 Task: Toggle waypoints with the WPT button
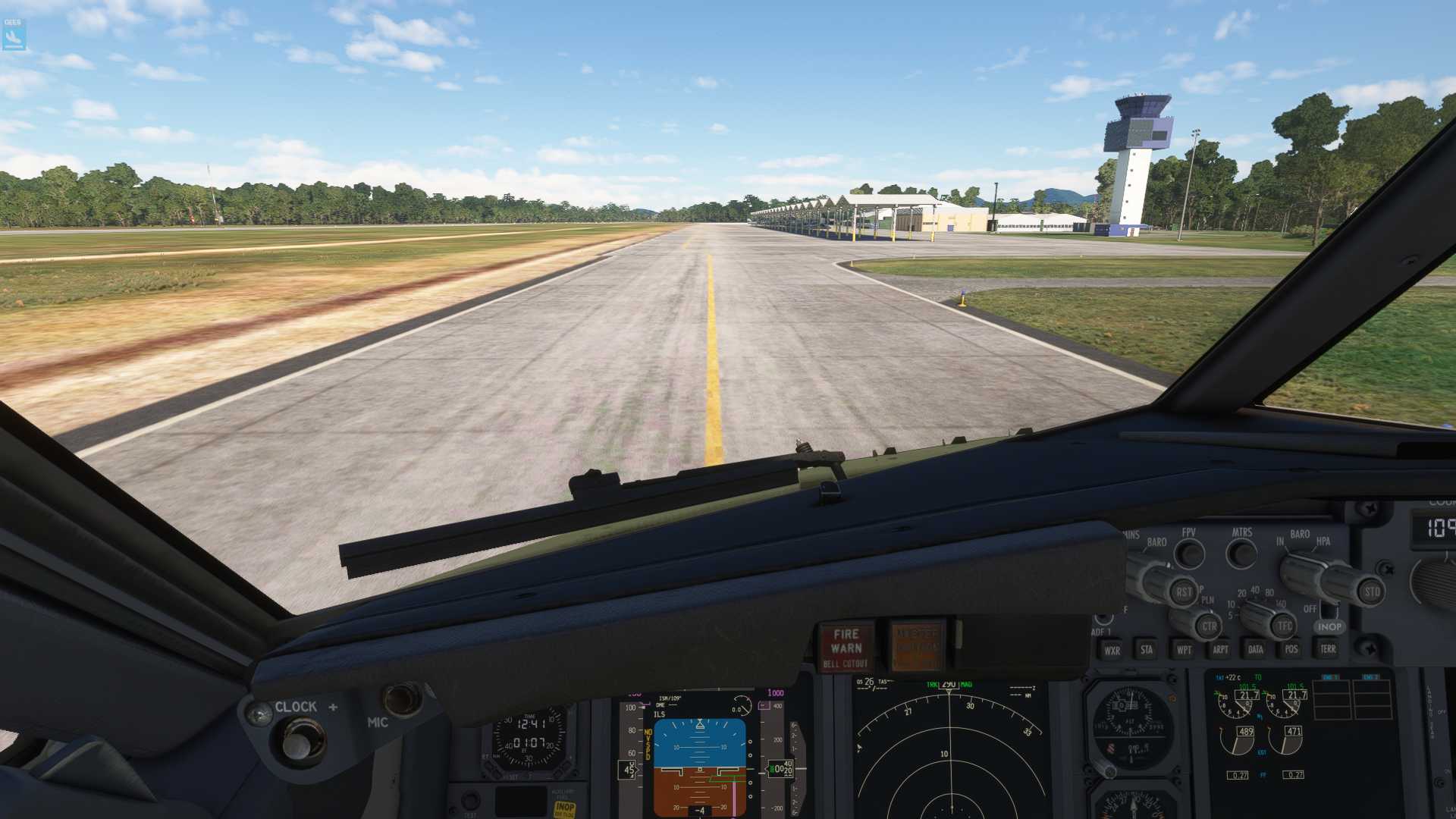tap(1183, 650)
